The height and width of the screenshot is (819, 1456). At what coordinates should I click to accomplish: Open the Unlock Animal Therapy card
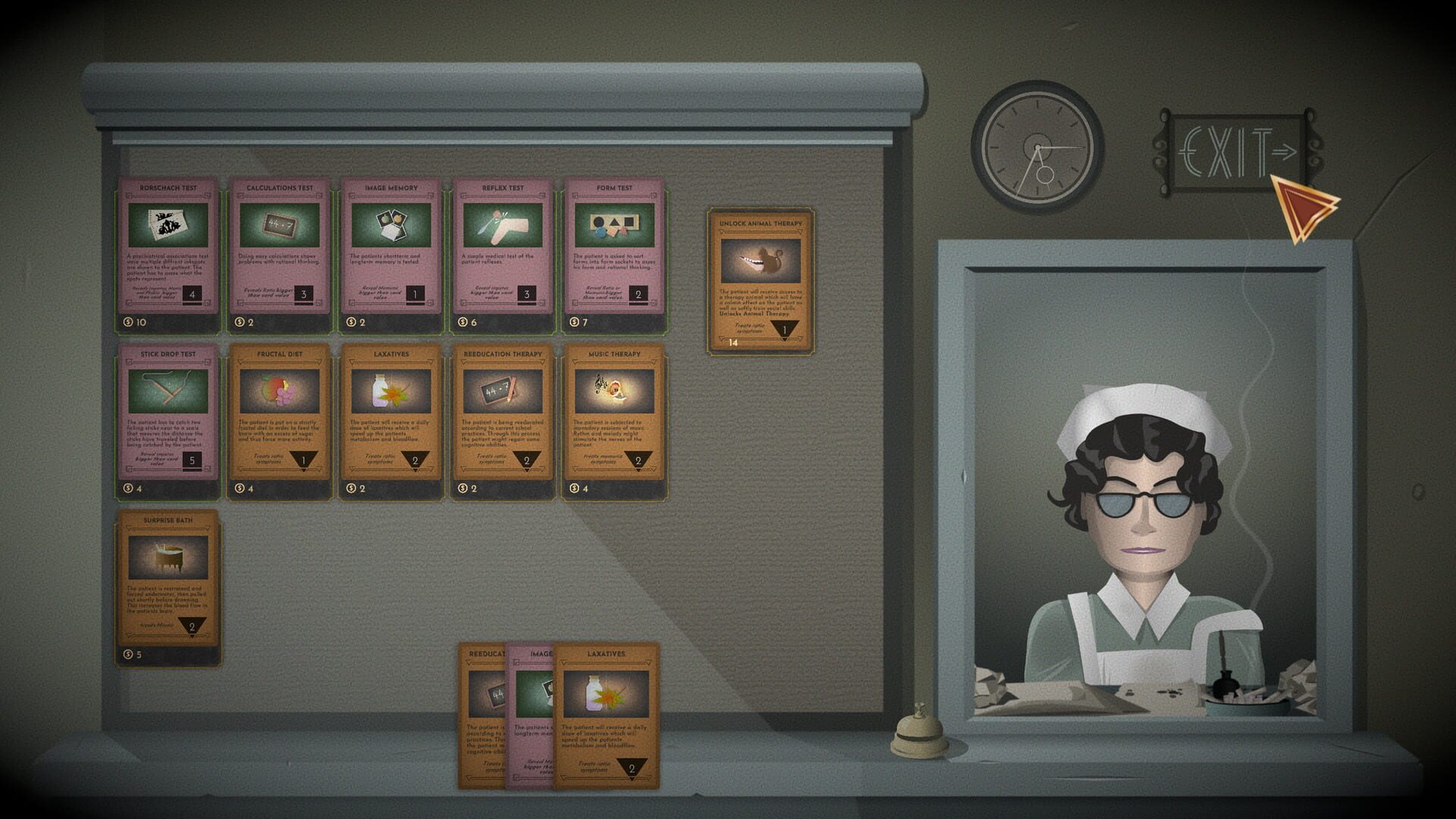point(760,281)
